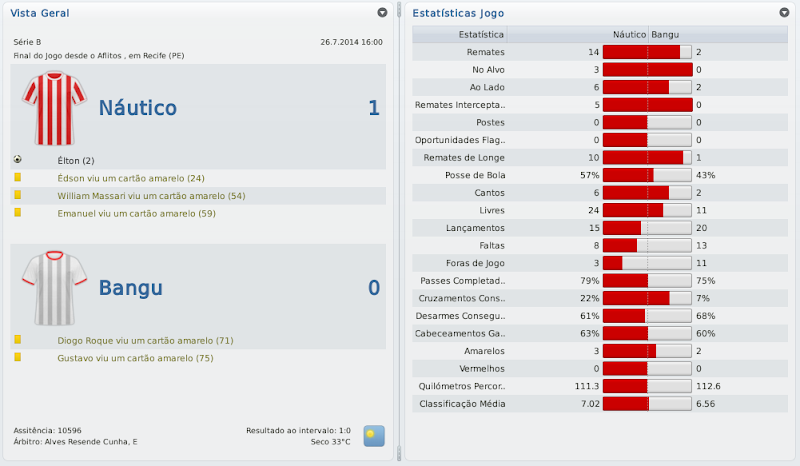Select Élton goal scorer entry

[x=76, y=160]
